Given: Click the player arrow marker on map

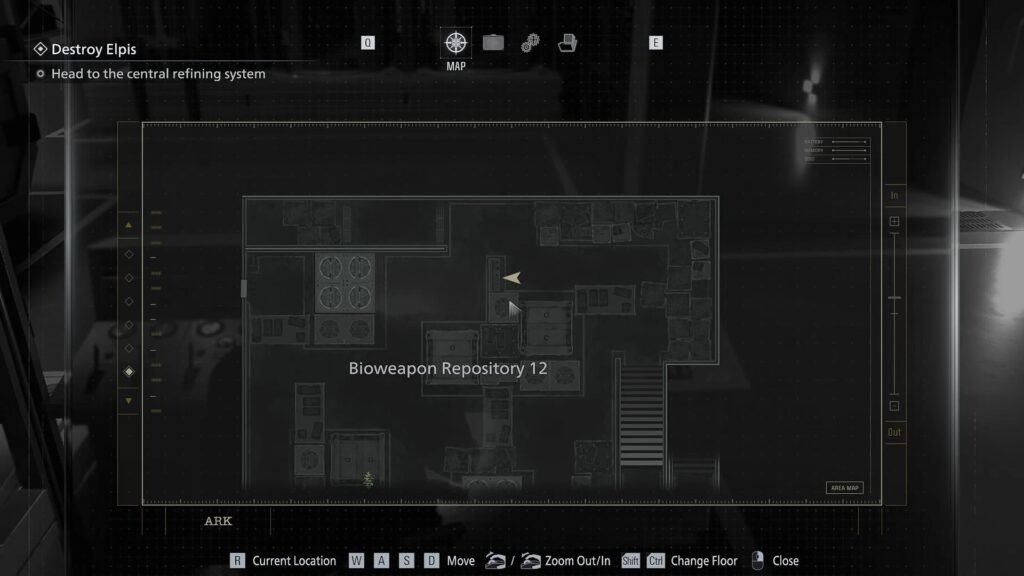Looking at the screenshot, I should [512, 278].
